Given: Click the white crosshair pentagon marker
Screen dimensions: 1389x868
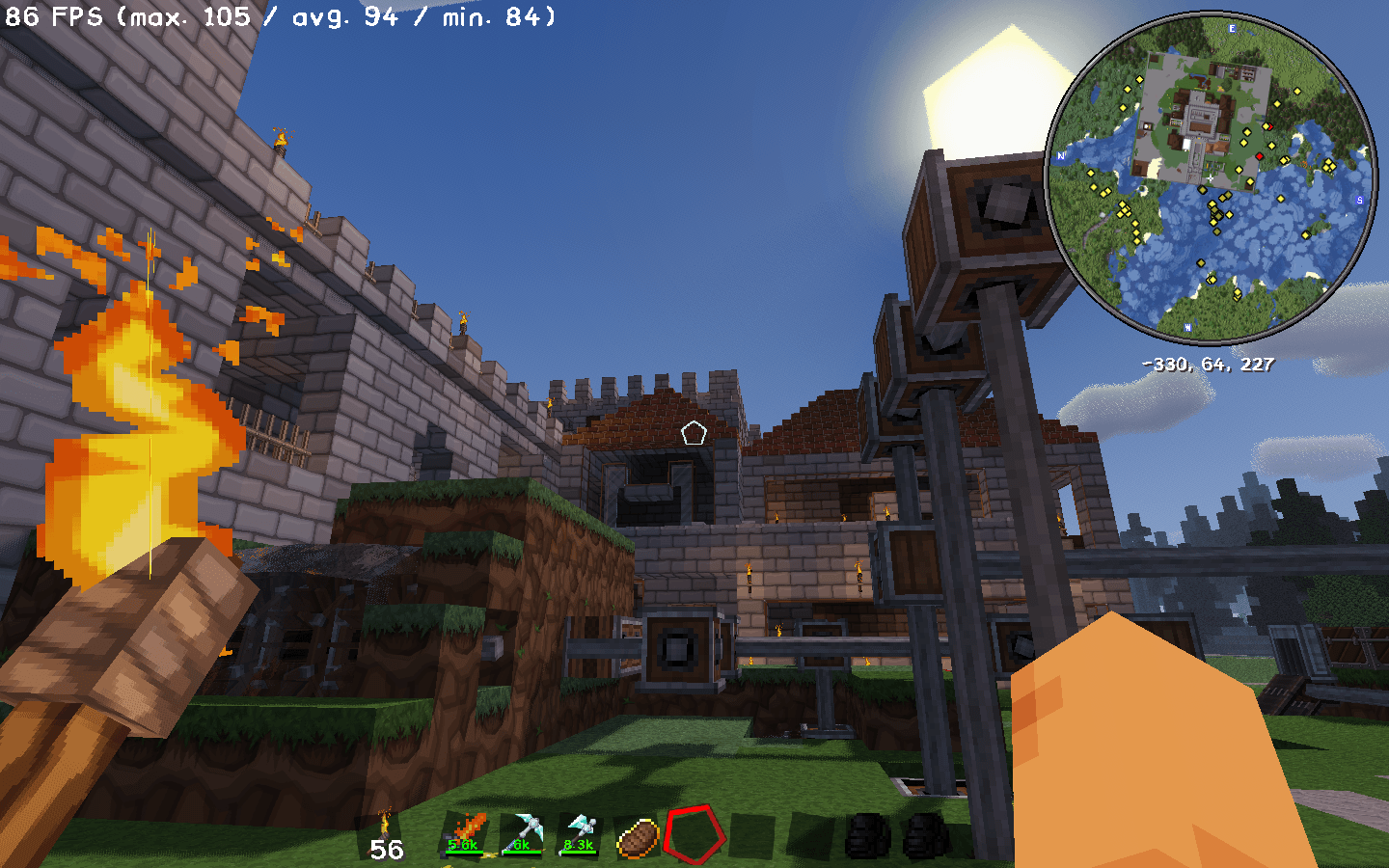Looking at the screenshot, I should pyautogui.click(x=694, y=434).
